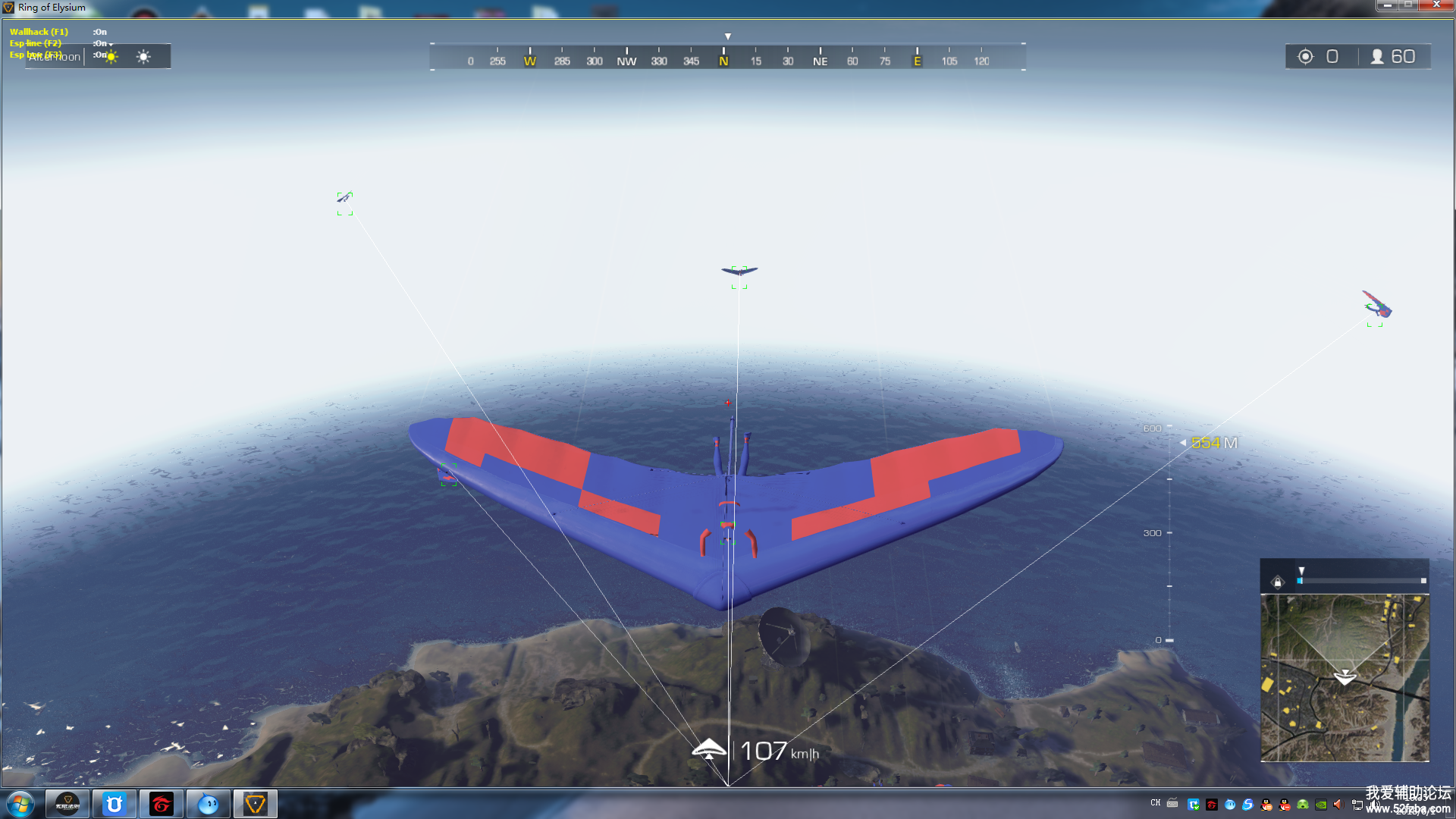The image size is (1456, 819).
Task: Open the Garena launcher in the taskbar
Action: click(x=162, y=804)
